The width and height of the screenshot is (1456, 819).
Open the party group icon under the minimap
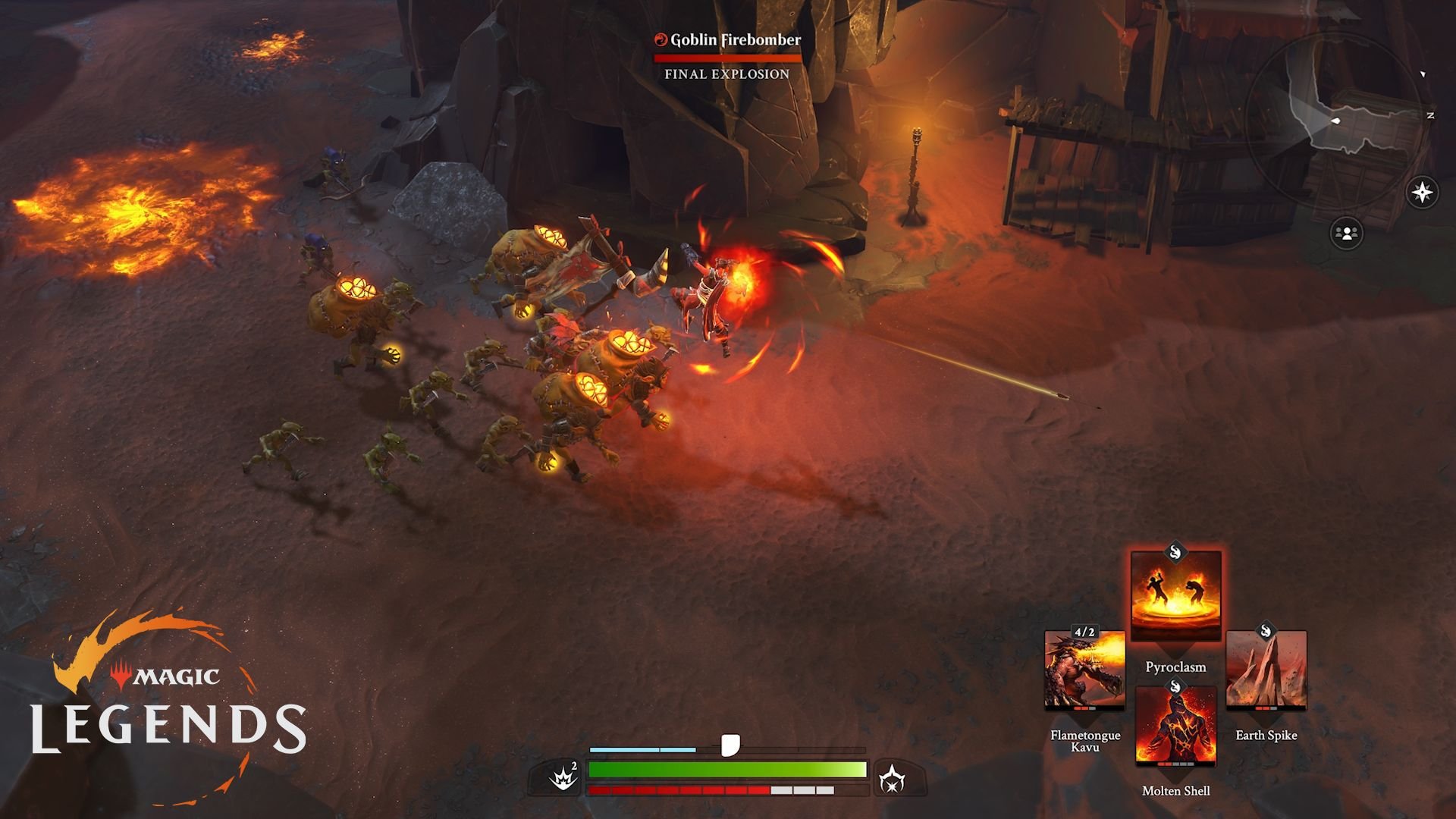tap(1347, 233)
